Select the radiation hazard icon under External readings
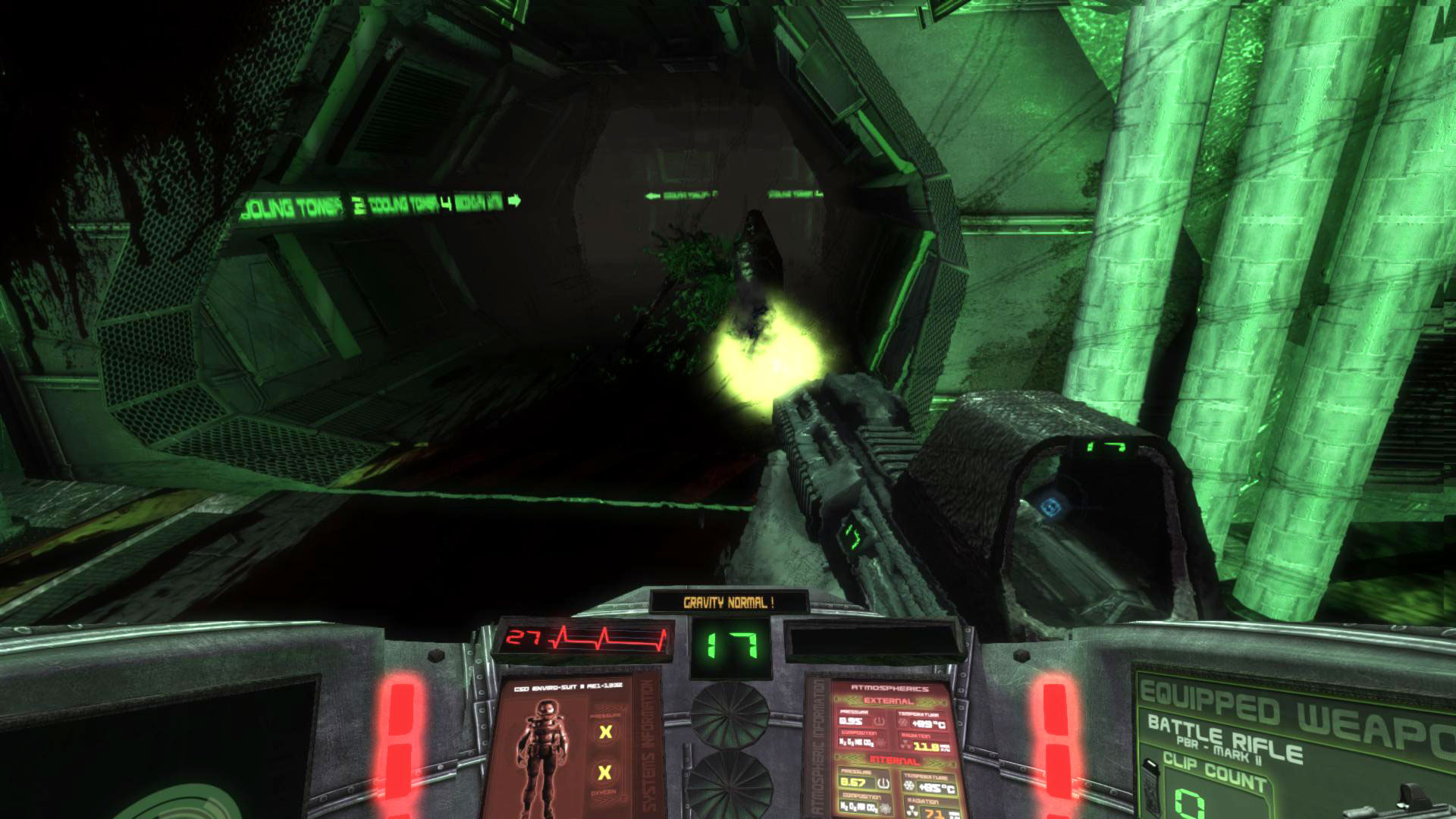 [904, 745]
